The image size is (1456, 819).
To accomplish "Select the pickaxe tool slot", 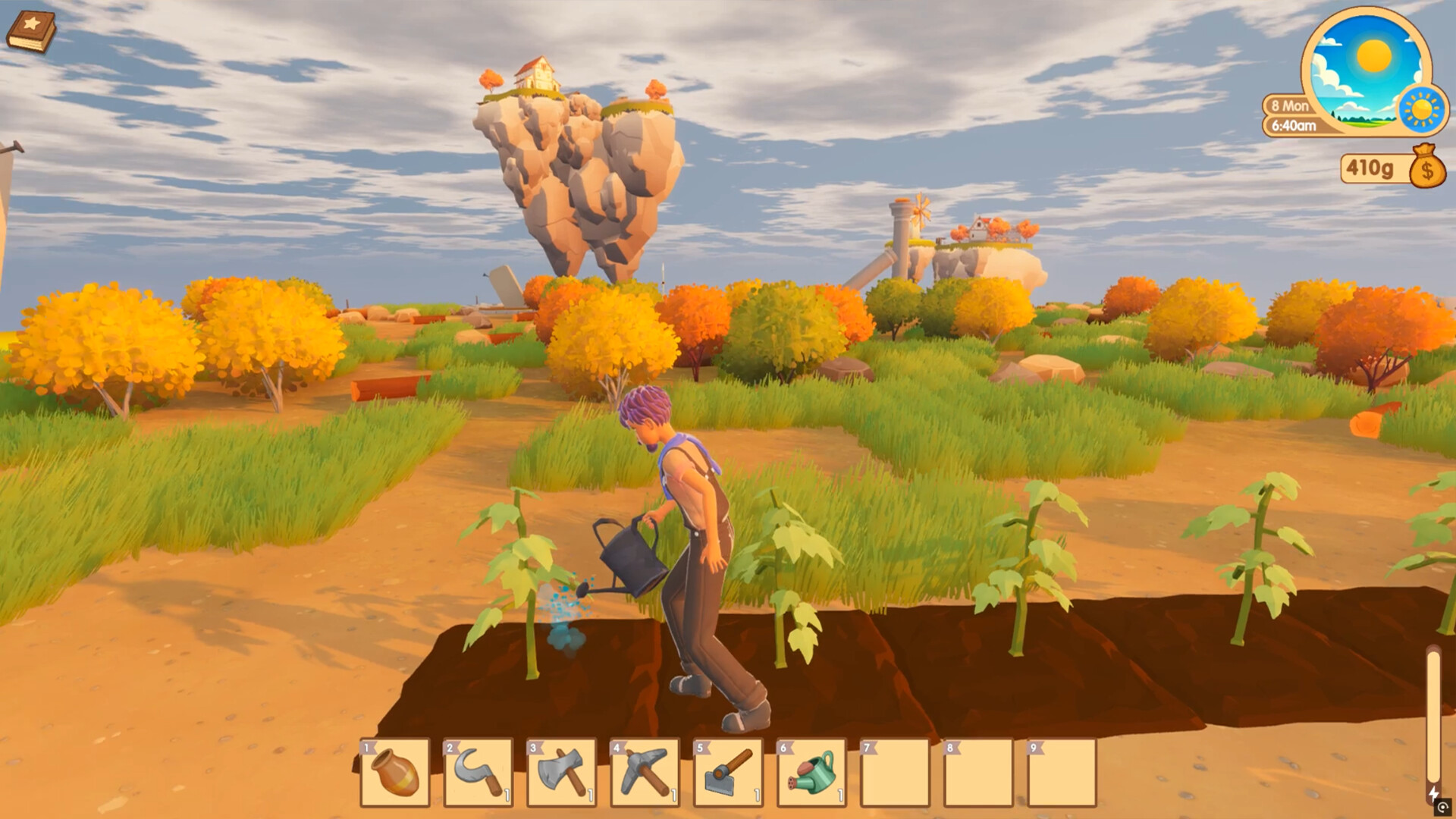I will (645, 773).
